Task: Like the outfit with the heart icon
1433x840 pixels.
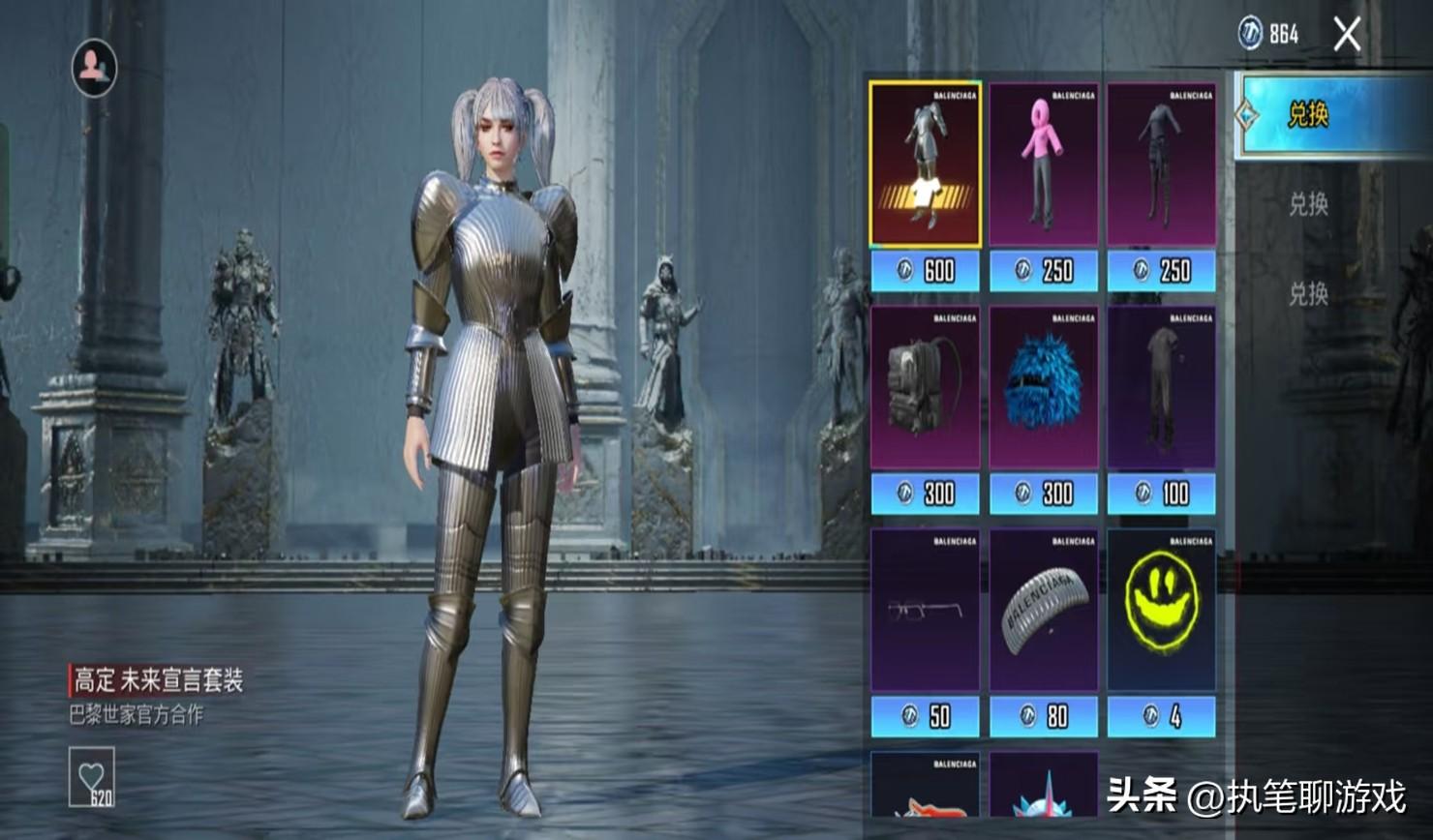Action: click(x=92, y=776)
